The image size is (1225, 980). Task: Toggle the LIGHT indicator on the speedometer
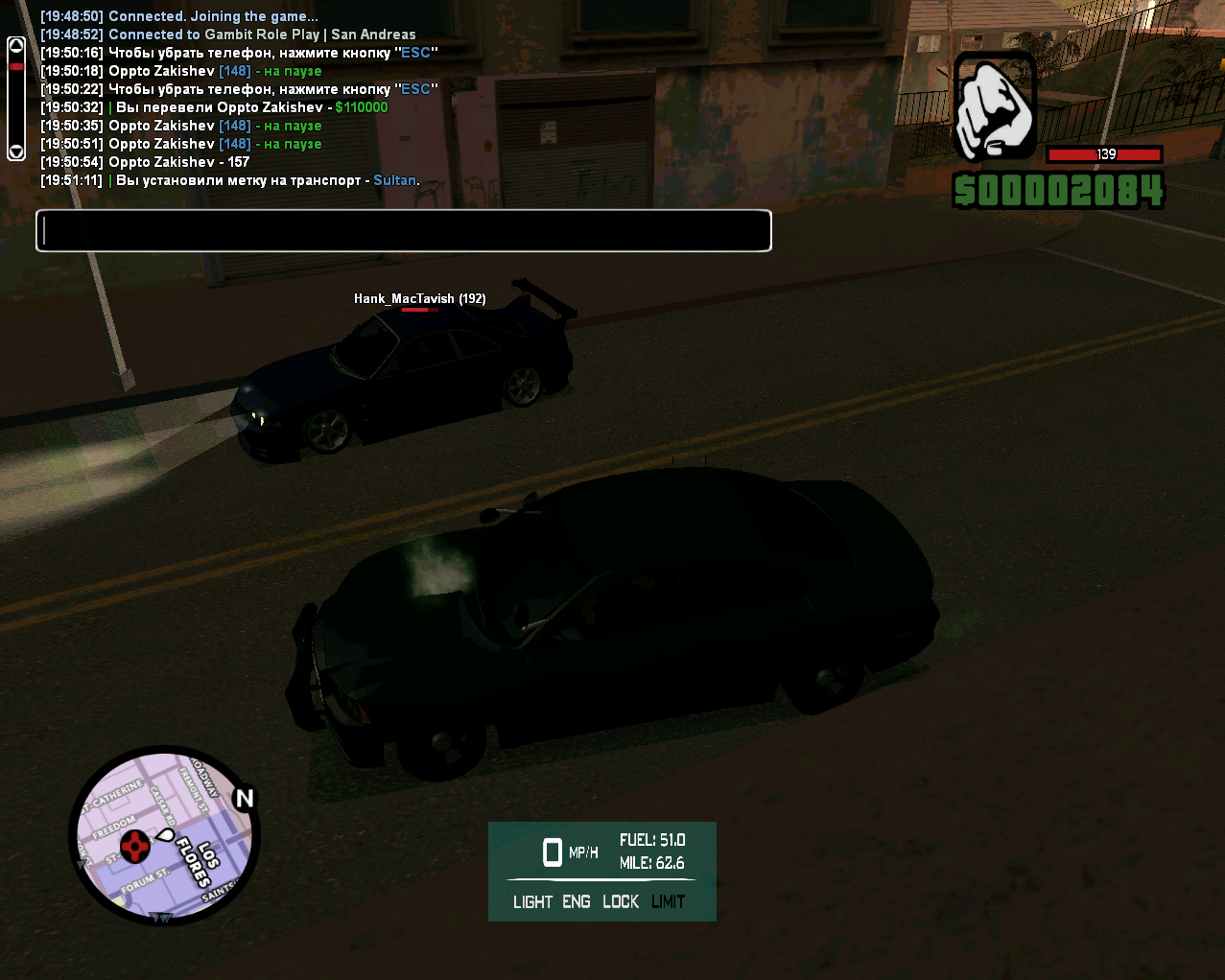(532, 901)
